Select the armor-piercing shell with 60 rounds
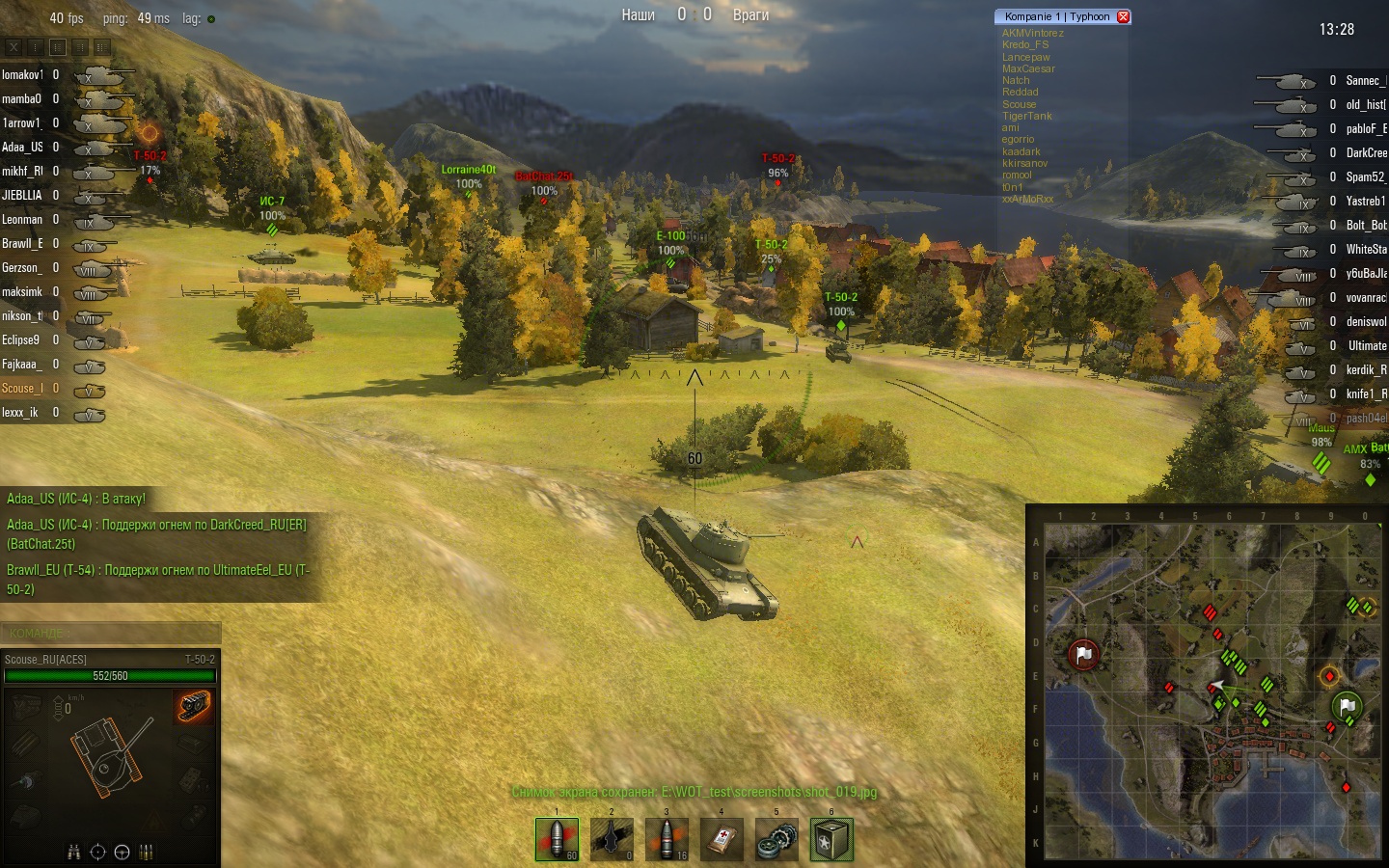Image resolution: width=1389 pixels, height=868 pixels. (557, 839)
